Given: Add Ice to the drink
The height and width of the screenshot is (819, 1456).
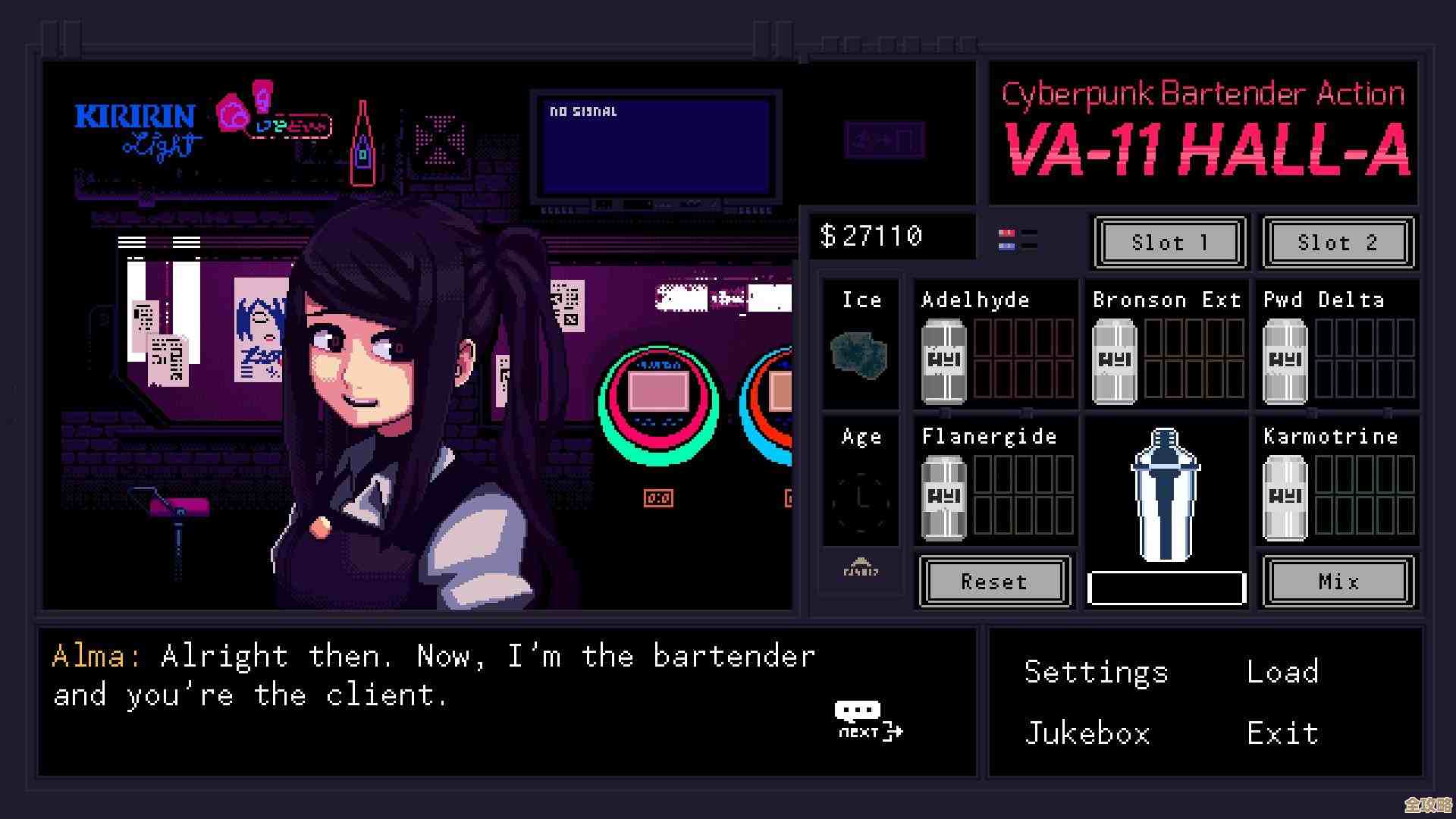Looking at the screenshot, I should (x=860, y=354).
